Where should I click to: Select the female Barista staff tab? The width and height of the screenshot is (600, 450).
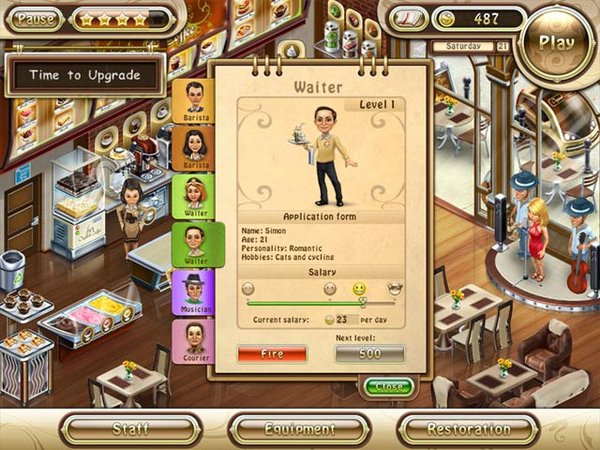click(194, 149)
